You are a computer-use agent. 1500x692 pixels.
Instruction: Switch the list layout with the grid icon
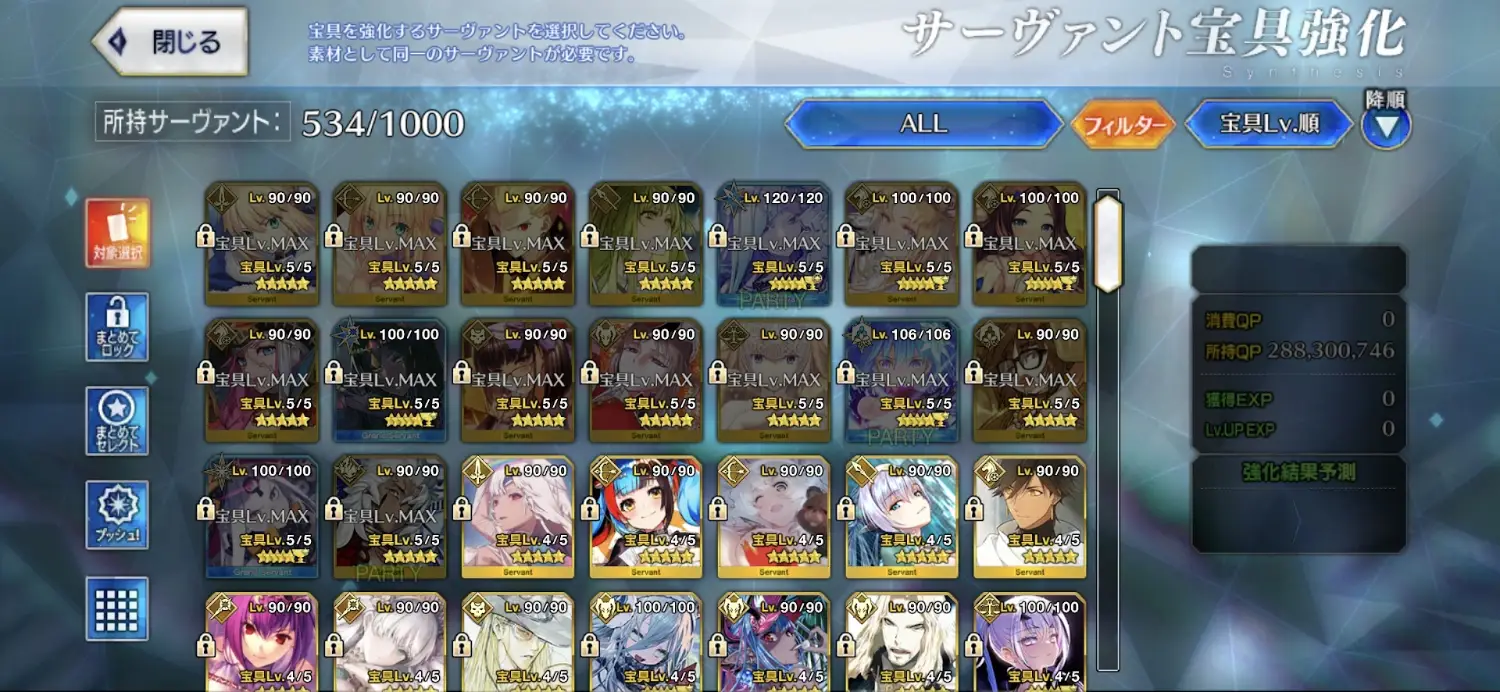[117, 608]
